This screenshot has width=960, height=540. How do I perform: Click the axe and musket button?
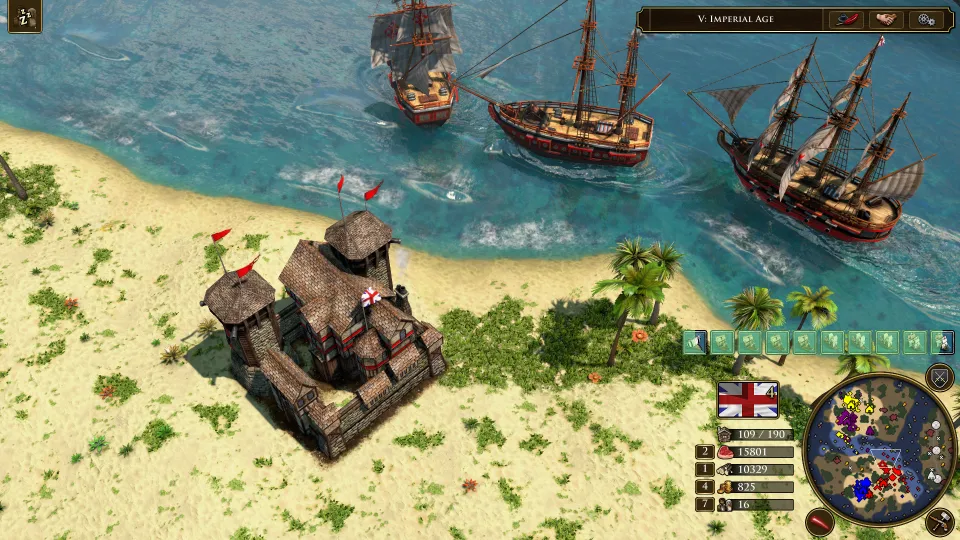(x=939, y=521)
